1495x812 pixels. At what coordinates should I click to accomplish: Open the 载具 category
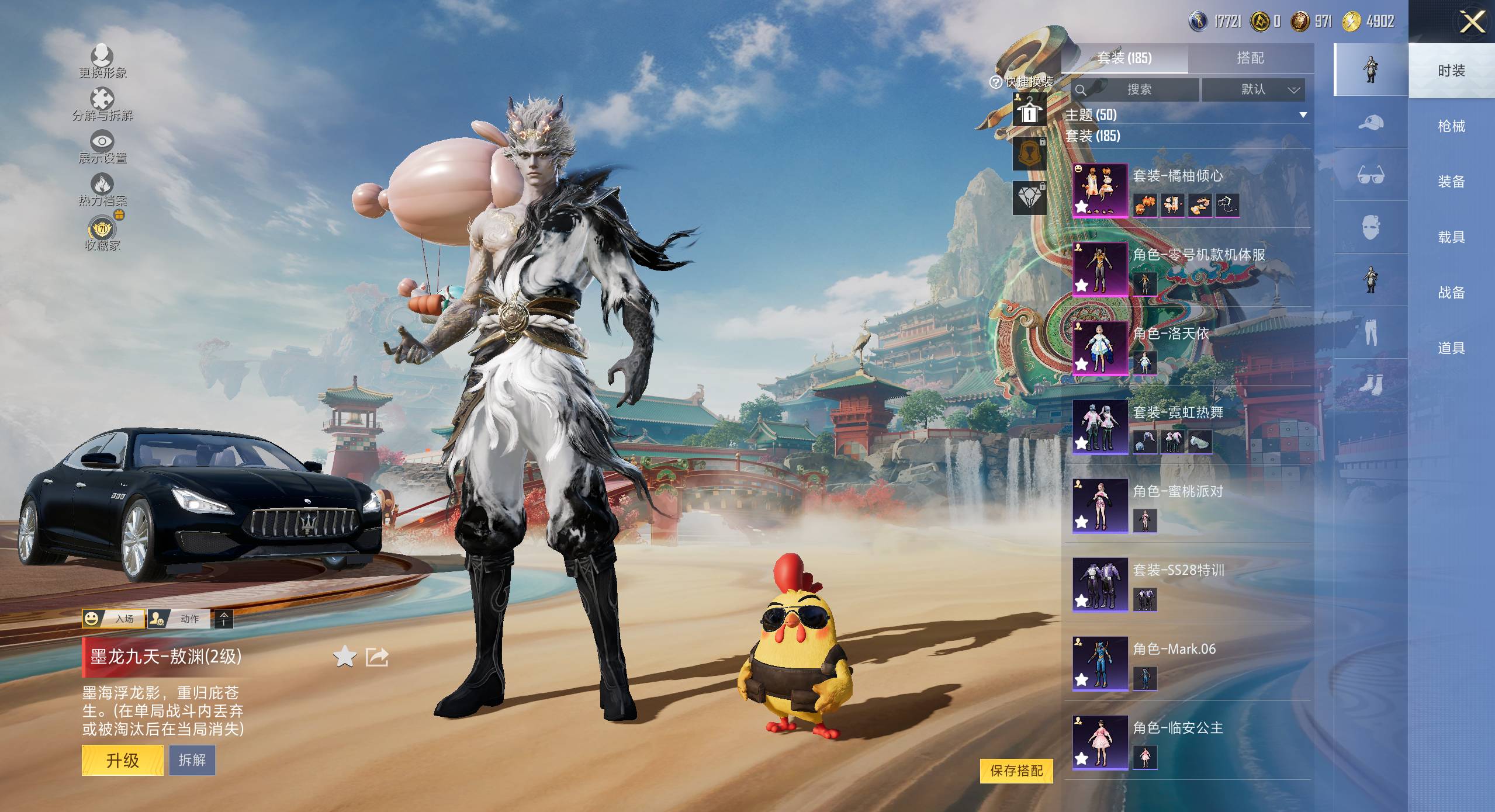tap(1451, 237)
